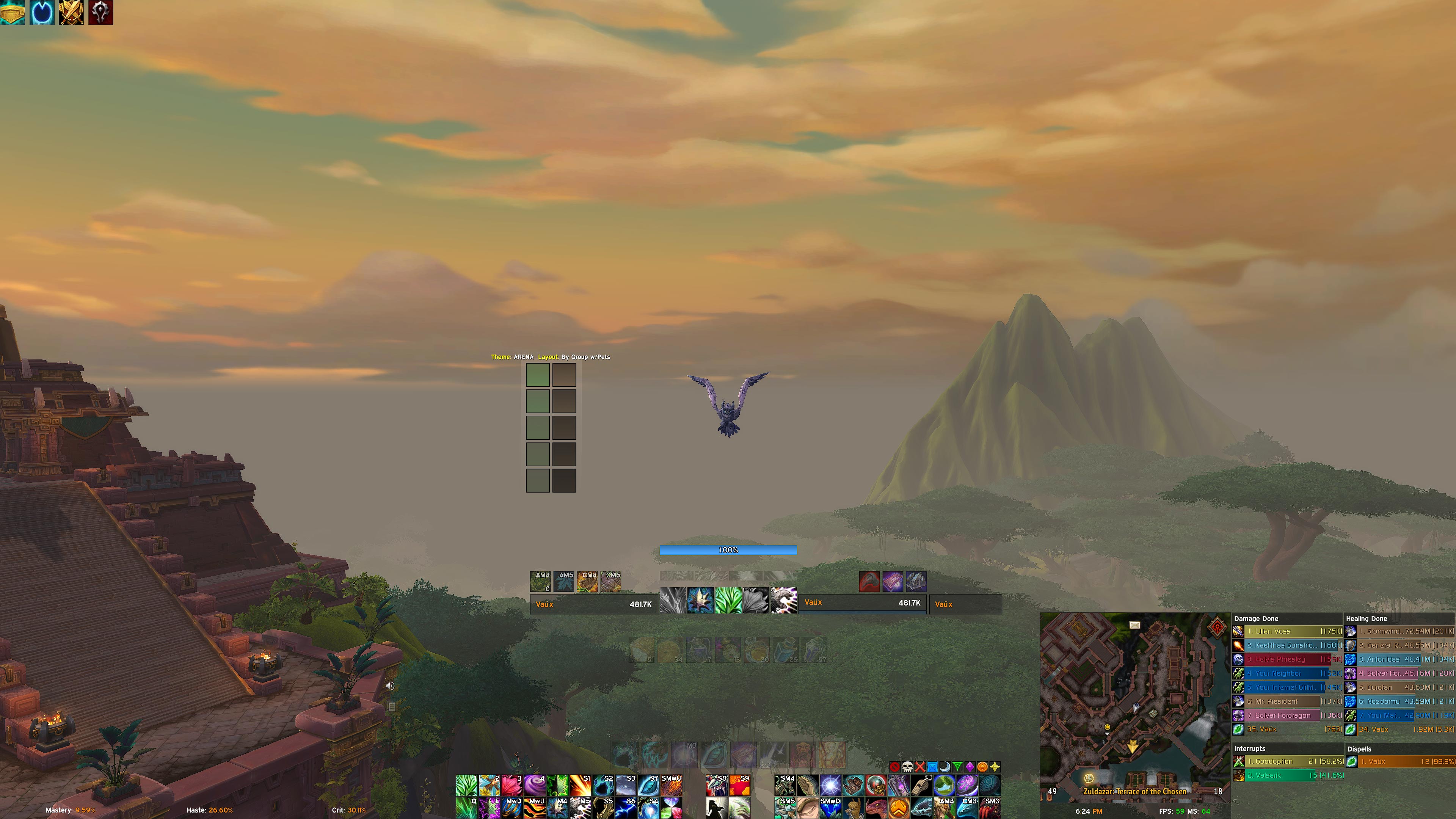Use the action slot labeled SMwU
This screenshot has height=819, width=1456.
[671, 785]
